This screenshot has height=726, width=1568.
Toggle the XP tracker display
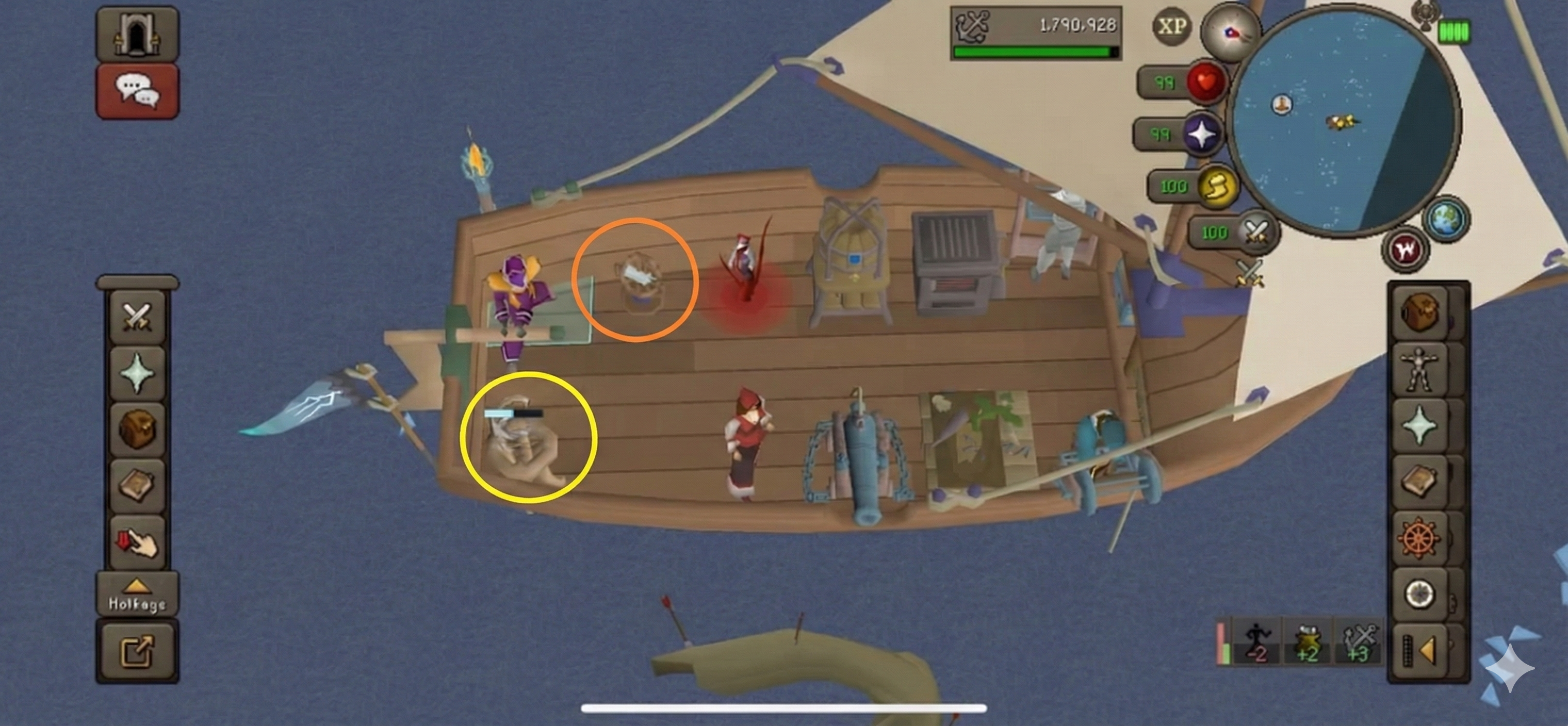1173,26
